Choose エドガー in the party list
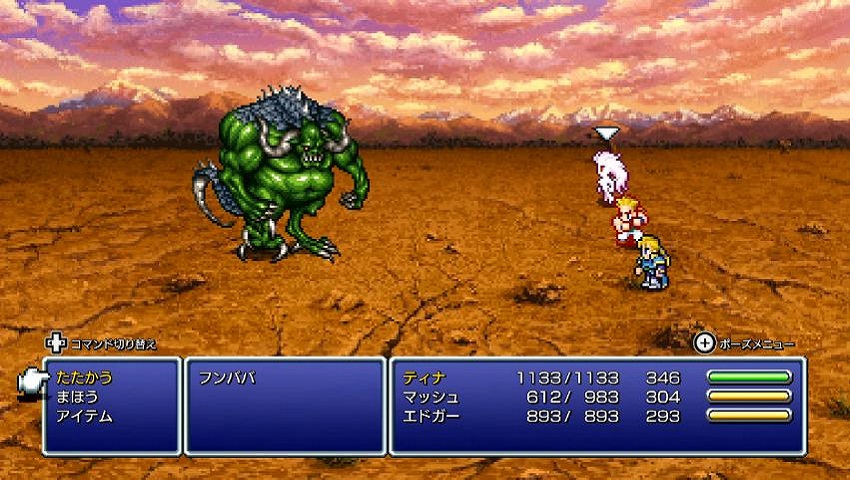This screenshot has height=480, width=850. click(x=429, y=416)
